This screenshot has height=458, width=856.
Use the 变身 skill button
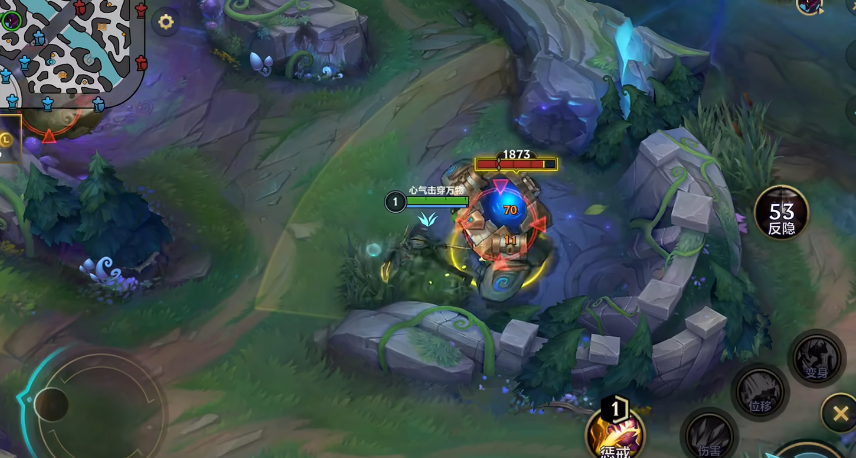click(x=816, y=358)
